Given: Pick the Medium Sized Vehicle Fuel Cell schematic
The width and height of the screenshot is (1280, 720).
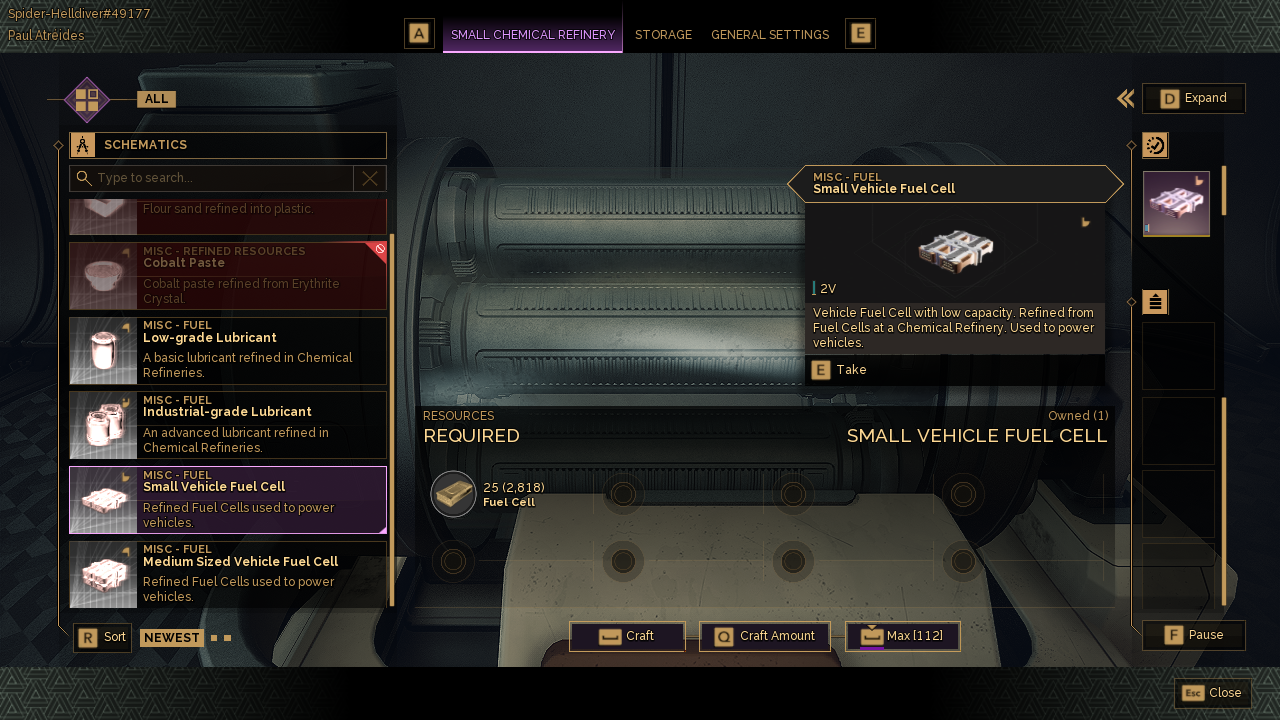Looking at the screenshot, I should click(228, 575).
